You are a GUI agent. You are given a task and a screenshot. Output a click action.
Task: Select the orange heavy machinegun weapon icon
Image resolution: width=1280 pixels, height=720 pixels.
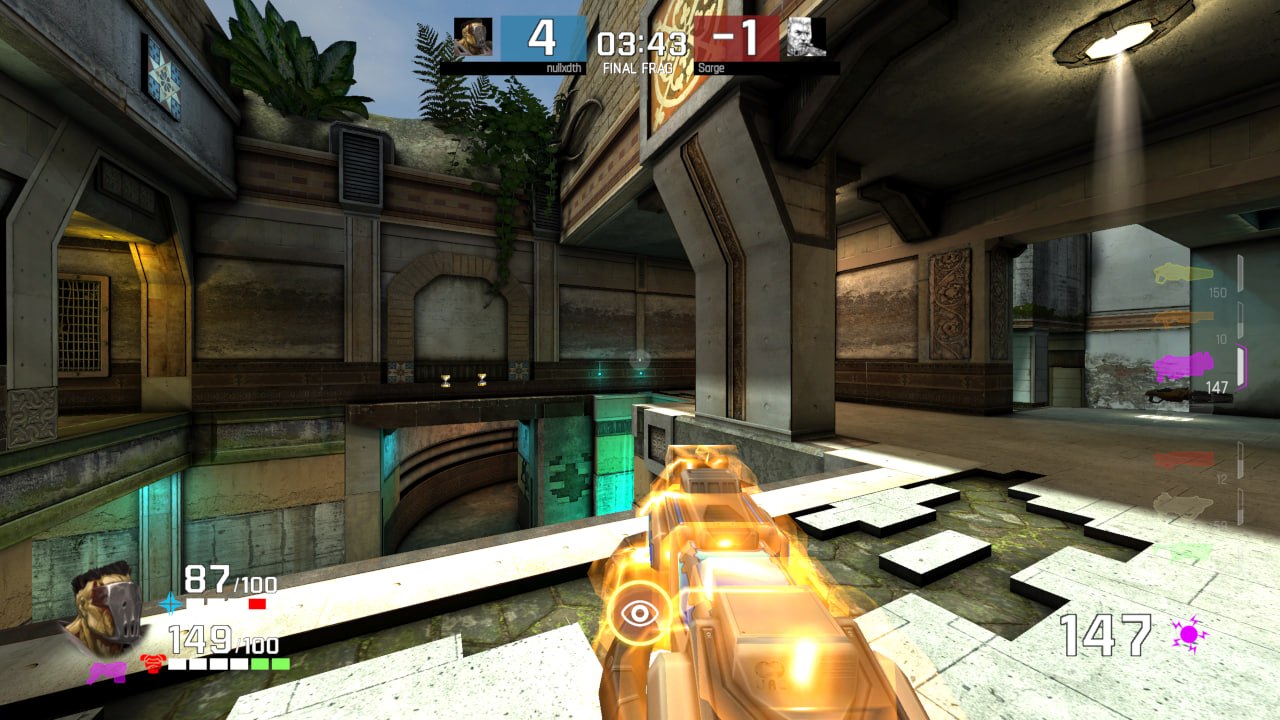tap(1183, 319)
